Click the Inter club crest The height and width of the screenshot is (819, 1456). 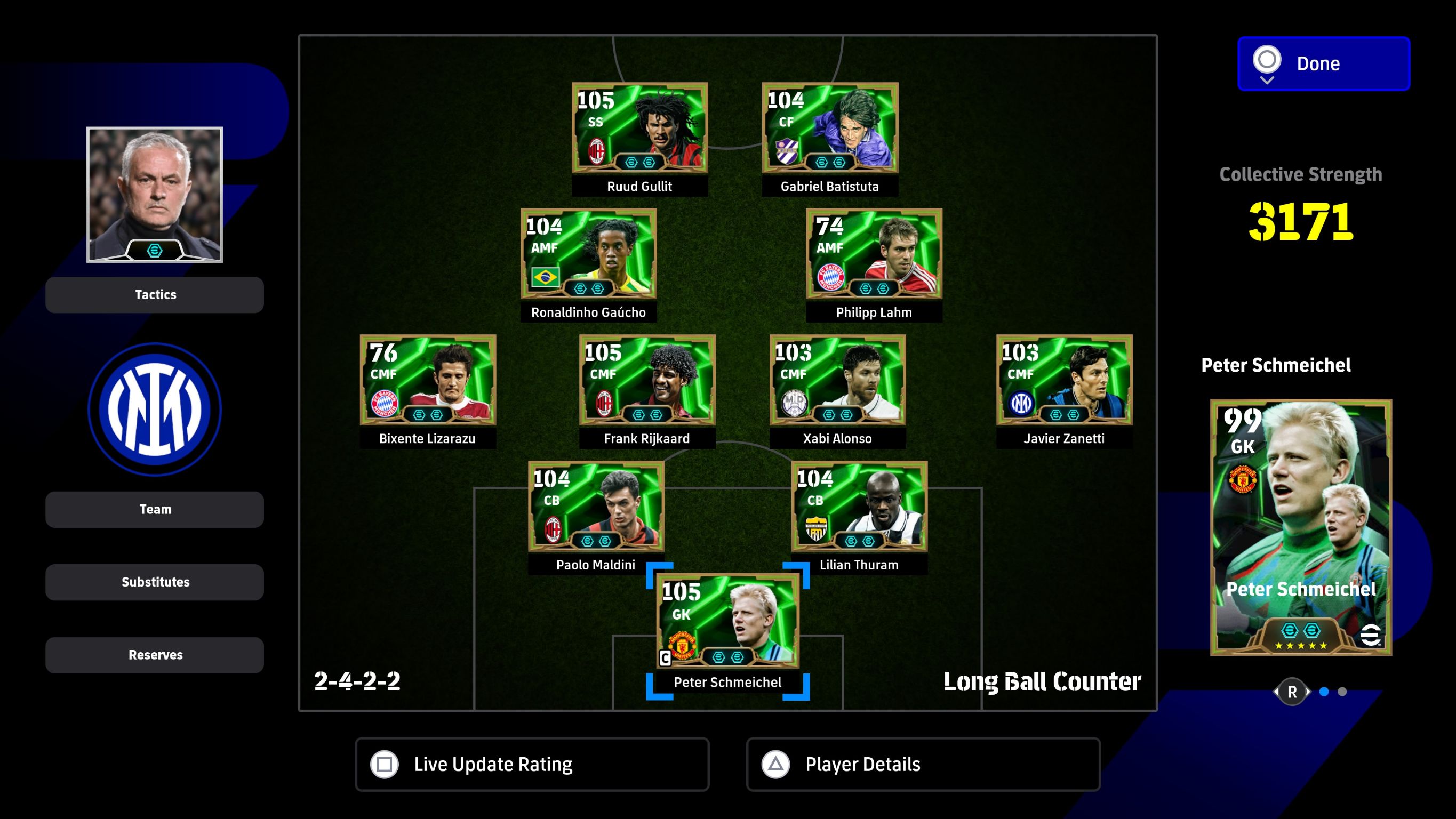click(154, 409)
